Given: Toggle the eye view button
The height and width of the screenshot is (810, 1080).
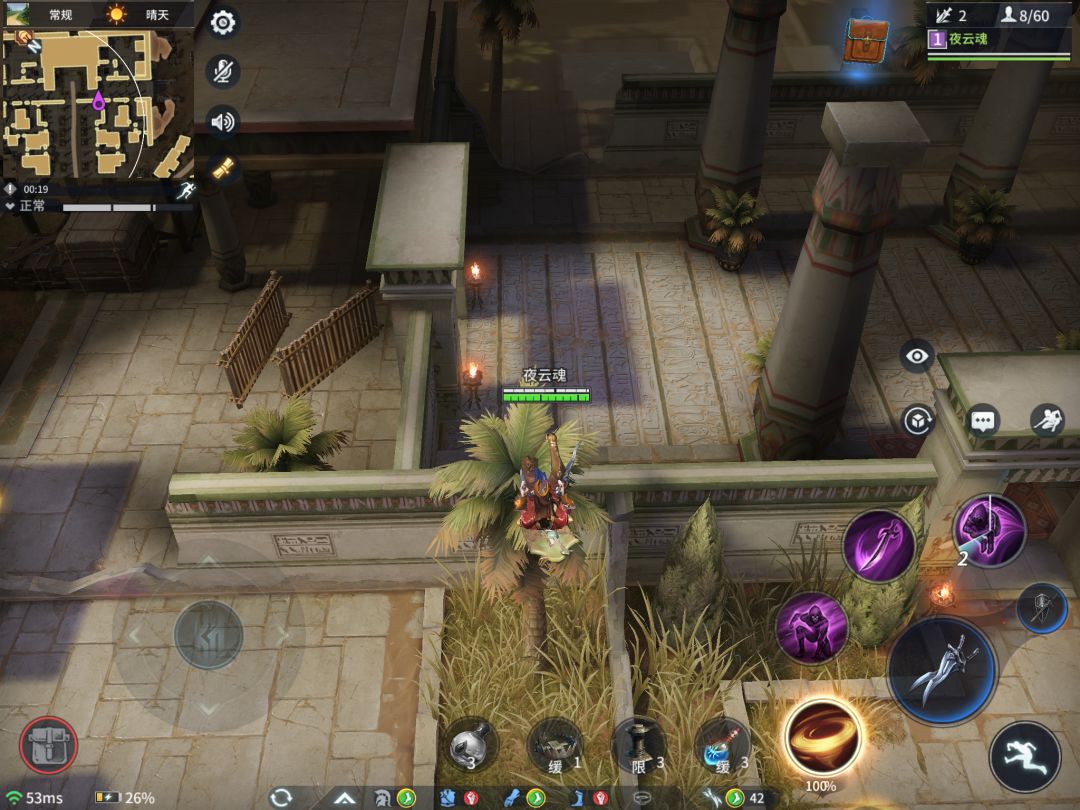Looking at the screenshot, I should pyautogui.click(x=916, y=356).
